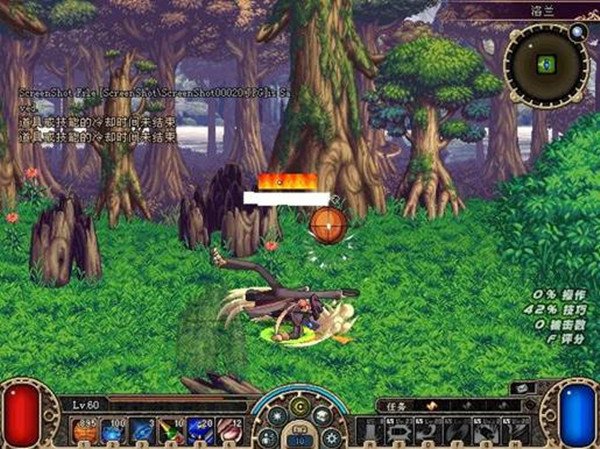Use the blue potion with 100 count

click(113, 431)
